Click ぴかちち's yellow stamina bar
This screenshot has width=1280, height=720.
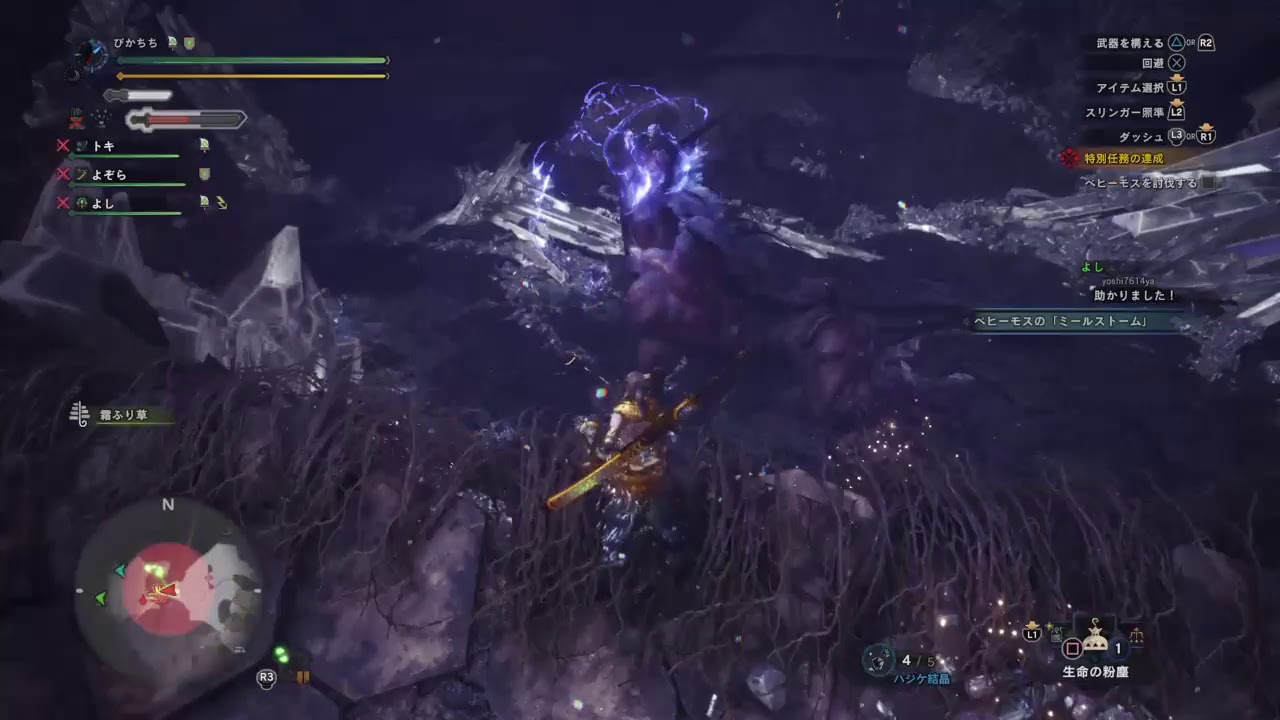click(x=250, y=75)
